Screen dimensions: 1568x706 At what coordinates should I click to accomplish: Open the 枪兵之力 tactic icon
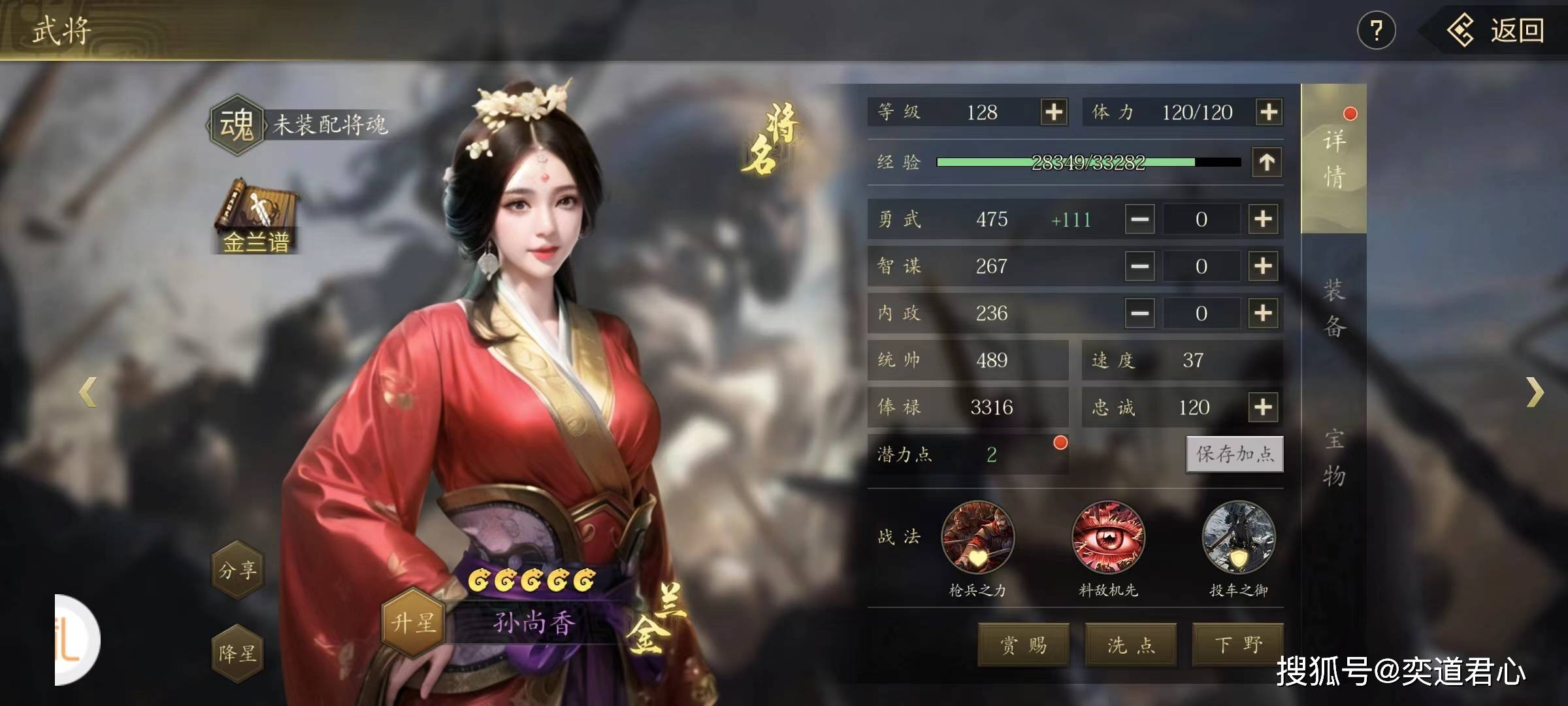(977, 538)
